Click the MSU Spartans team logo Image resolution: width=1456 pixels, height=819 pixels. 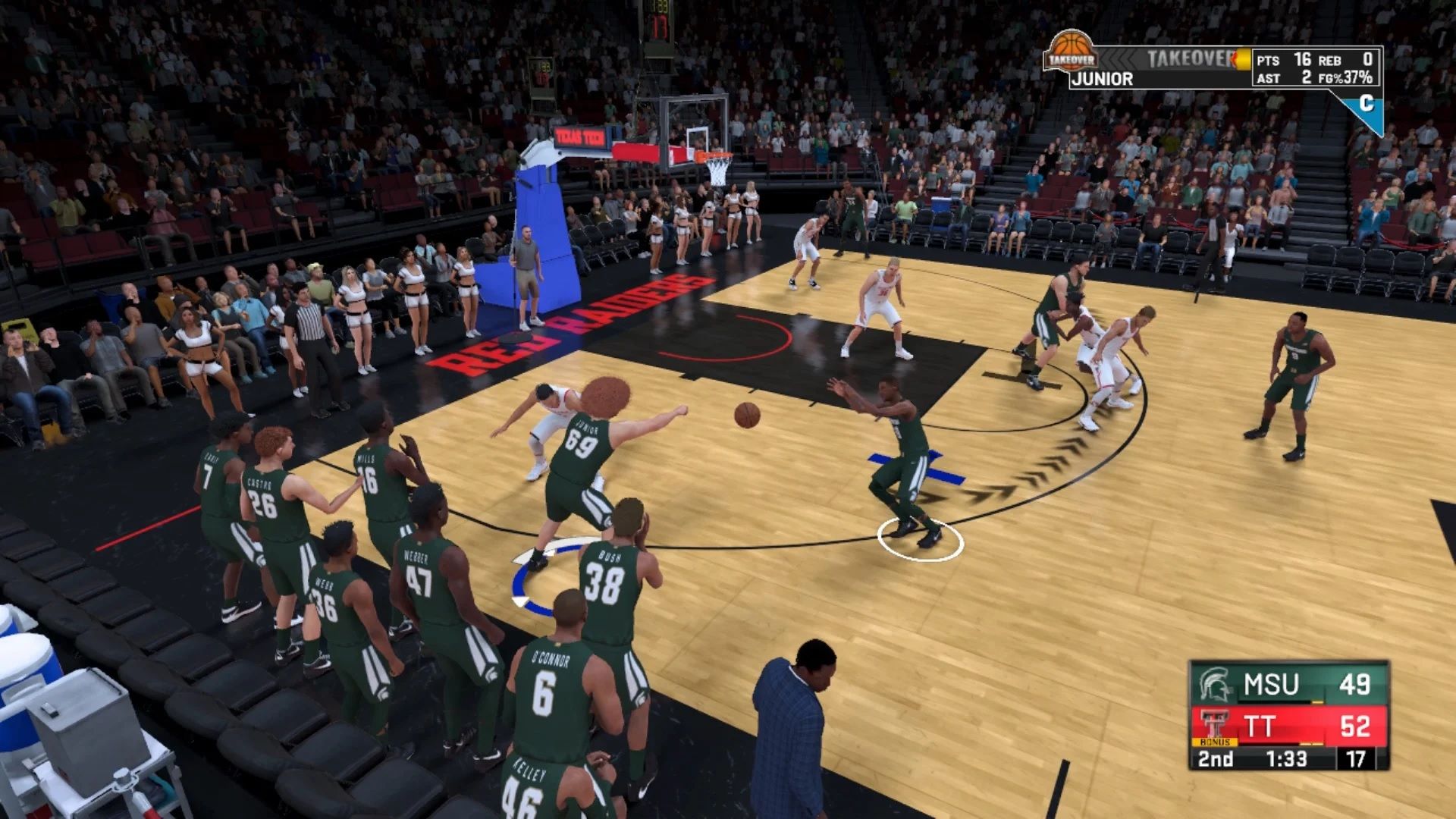click(x=1215, y=684)
